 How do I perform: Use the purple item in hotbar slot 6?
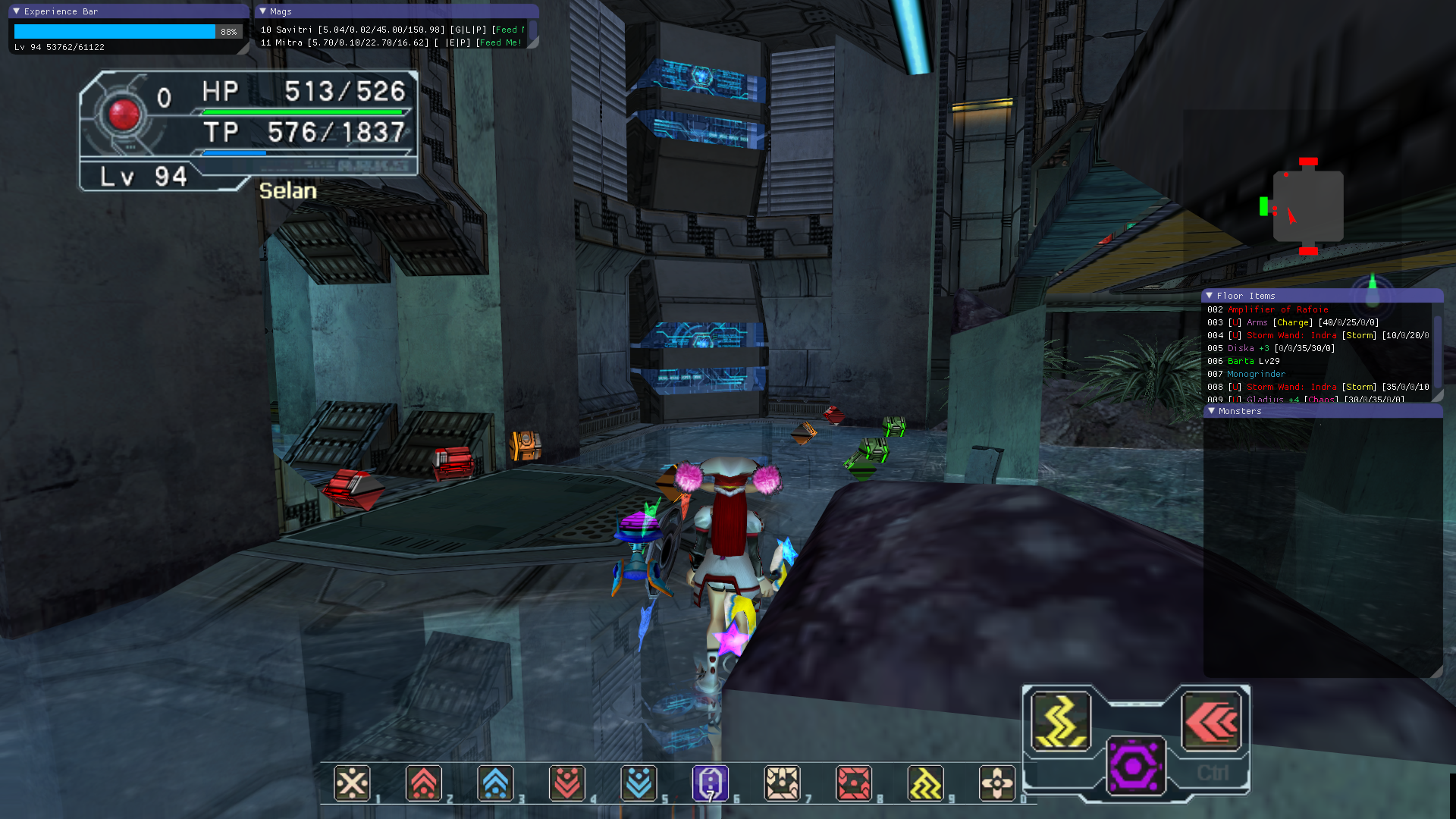[x=711, y=783]
